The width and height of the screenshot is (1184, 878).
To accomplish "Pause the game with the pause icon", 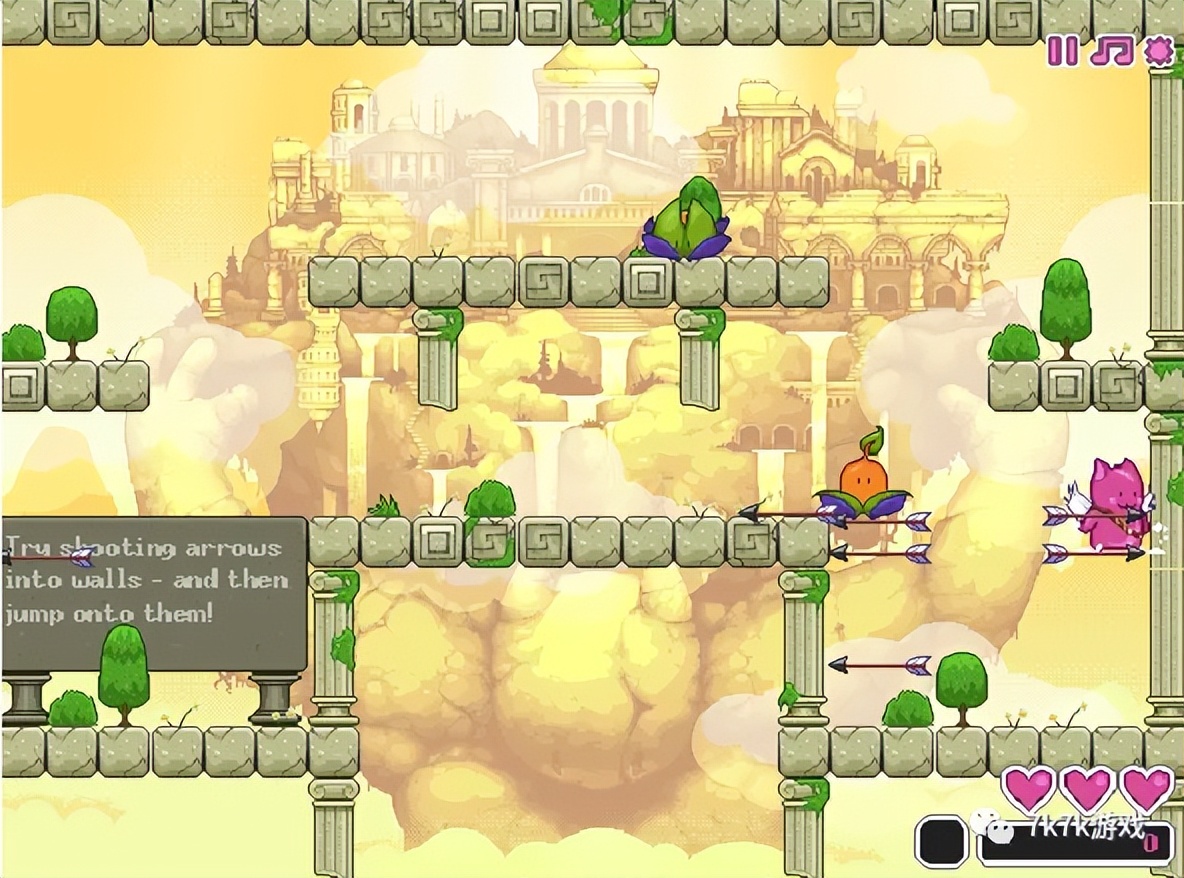I will click(x=1063, y=51).
